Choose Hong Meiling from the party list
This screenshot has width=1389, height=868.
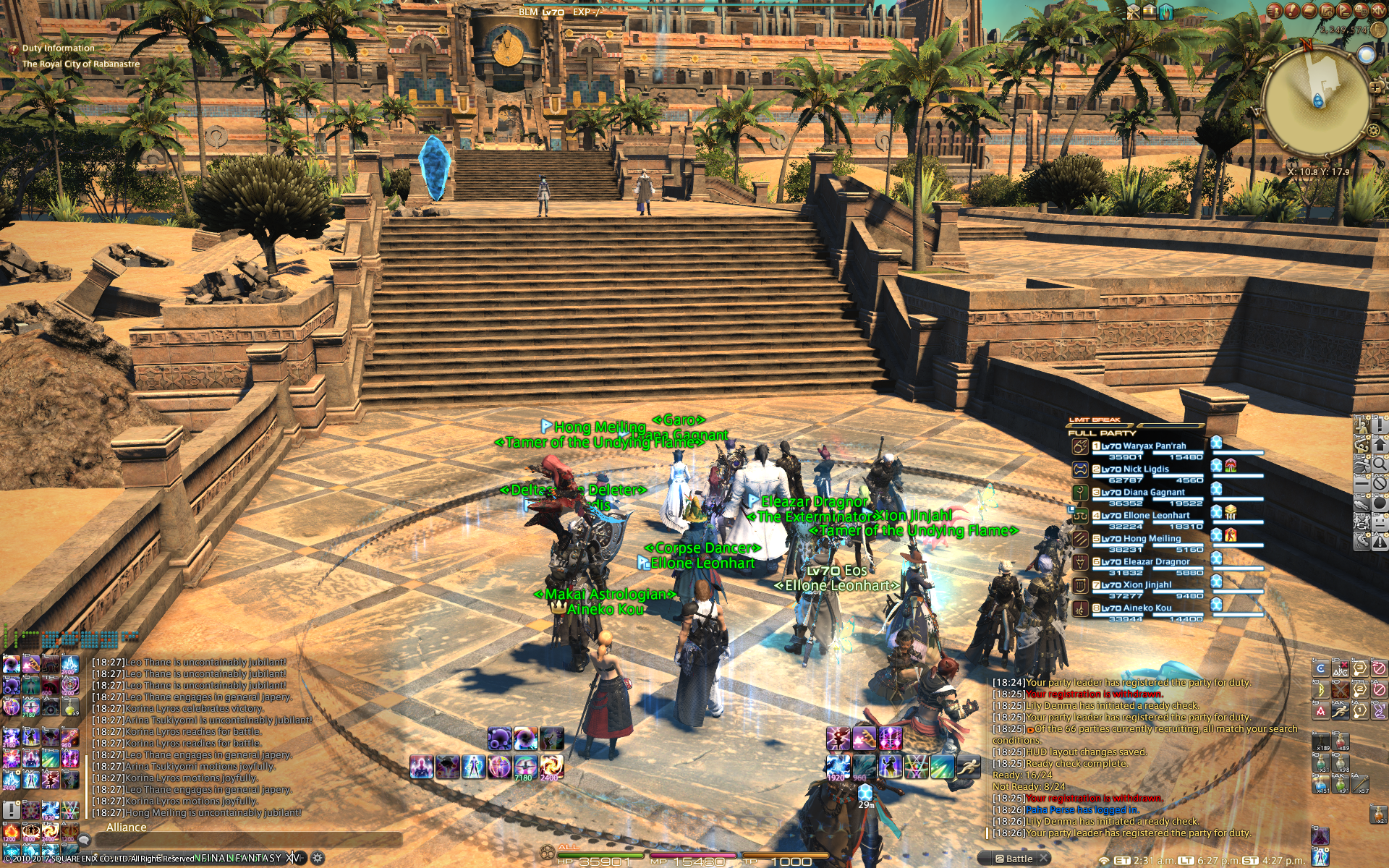[x=1151, y=539]
